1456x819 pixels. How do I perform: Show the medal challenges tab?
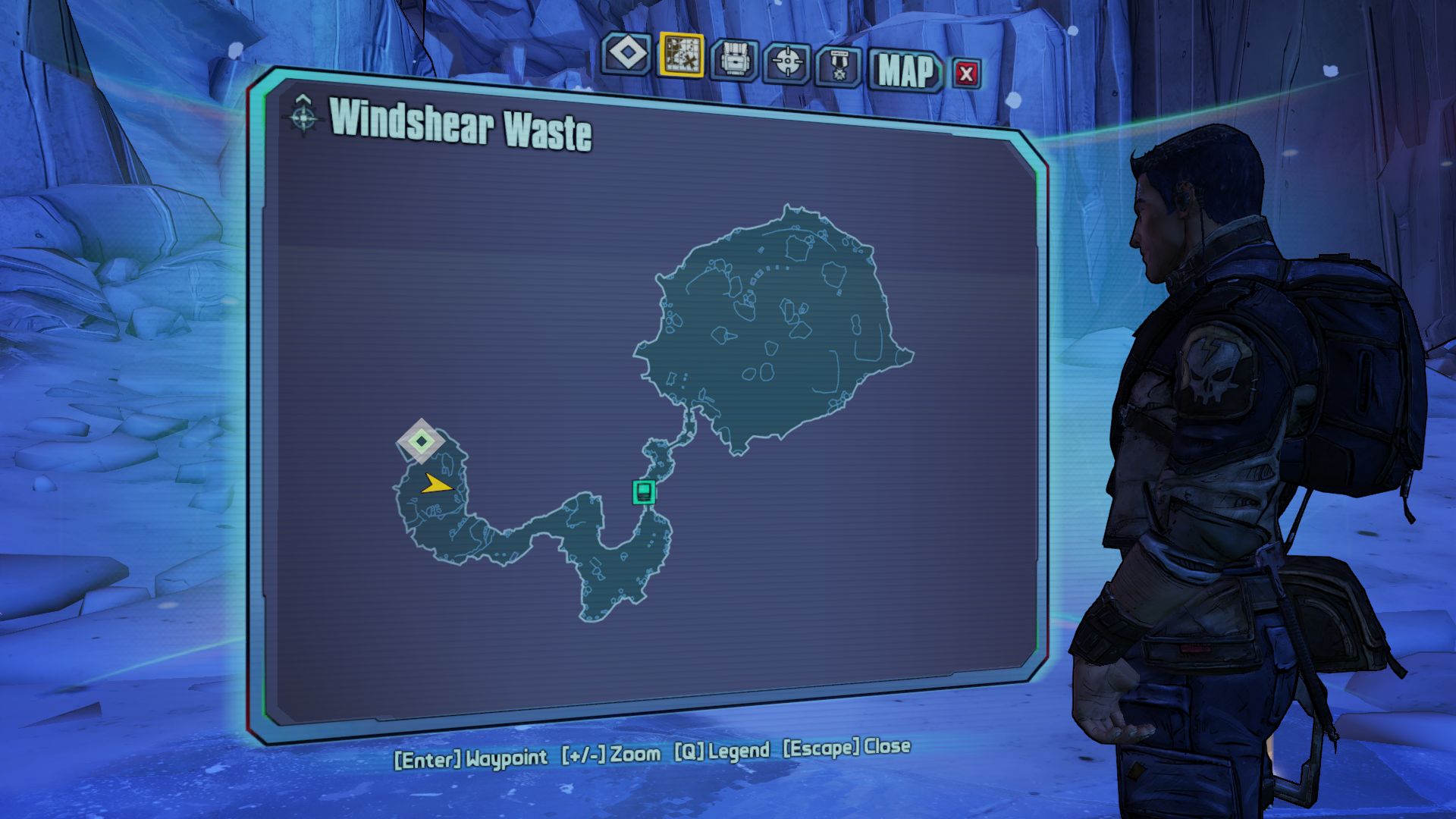pyautogui.click(x=839, y=67)
